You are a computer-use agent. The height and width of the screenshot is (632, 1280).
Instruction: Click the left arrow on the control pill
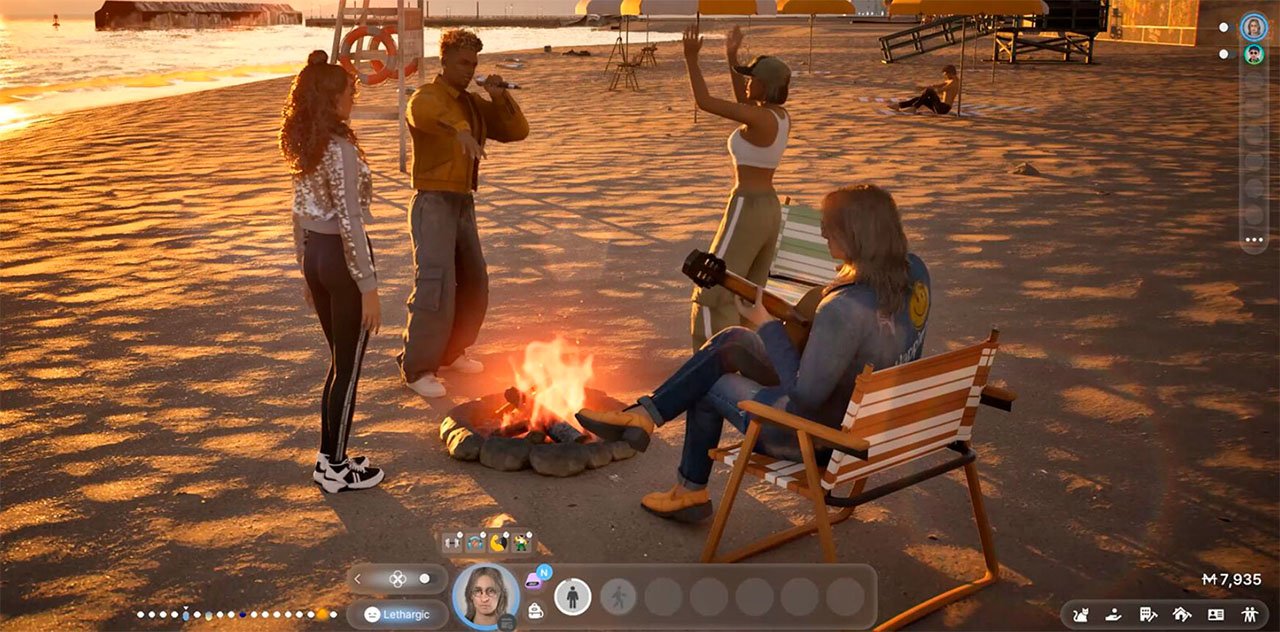pyautogui.click(x=358, y=578)
